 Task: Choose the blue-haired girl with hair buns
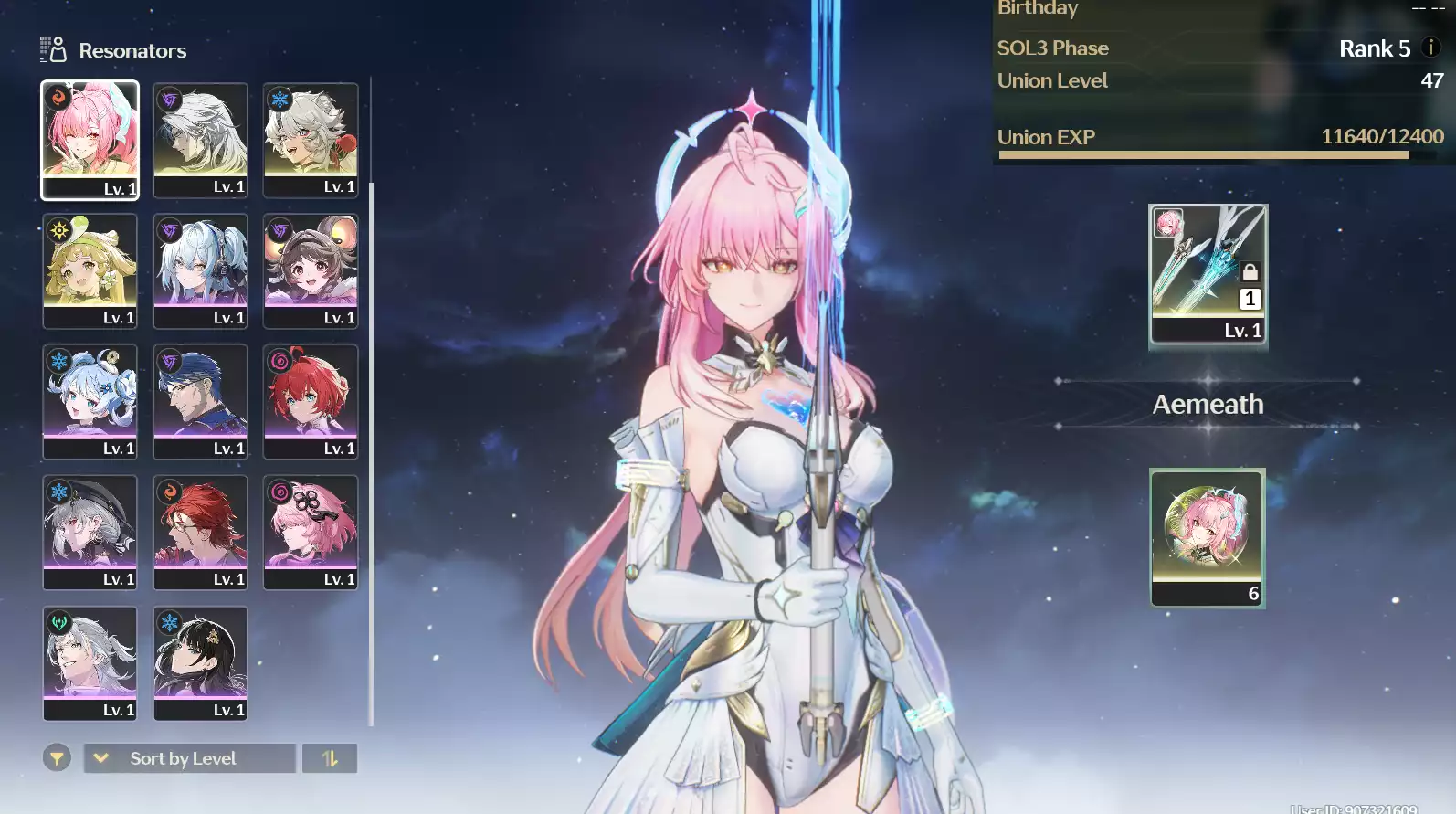(90, 401)
